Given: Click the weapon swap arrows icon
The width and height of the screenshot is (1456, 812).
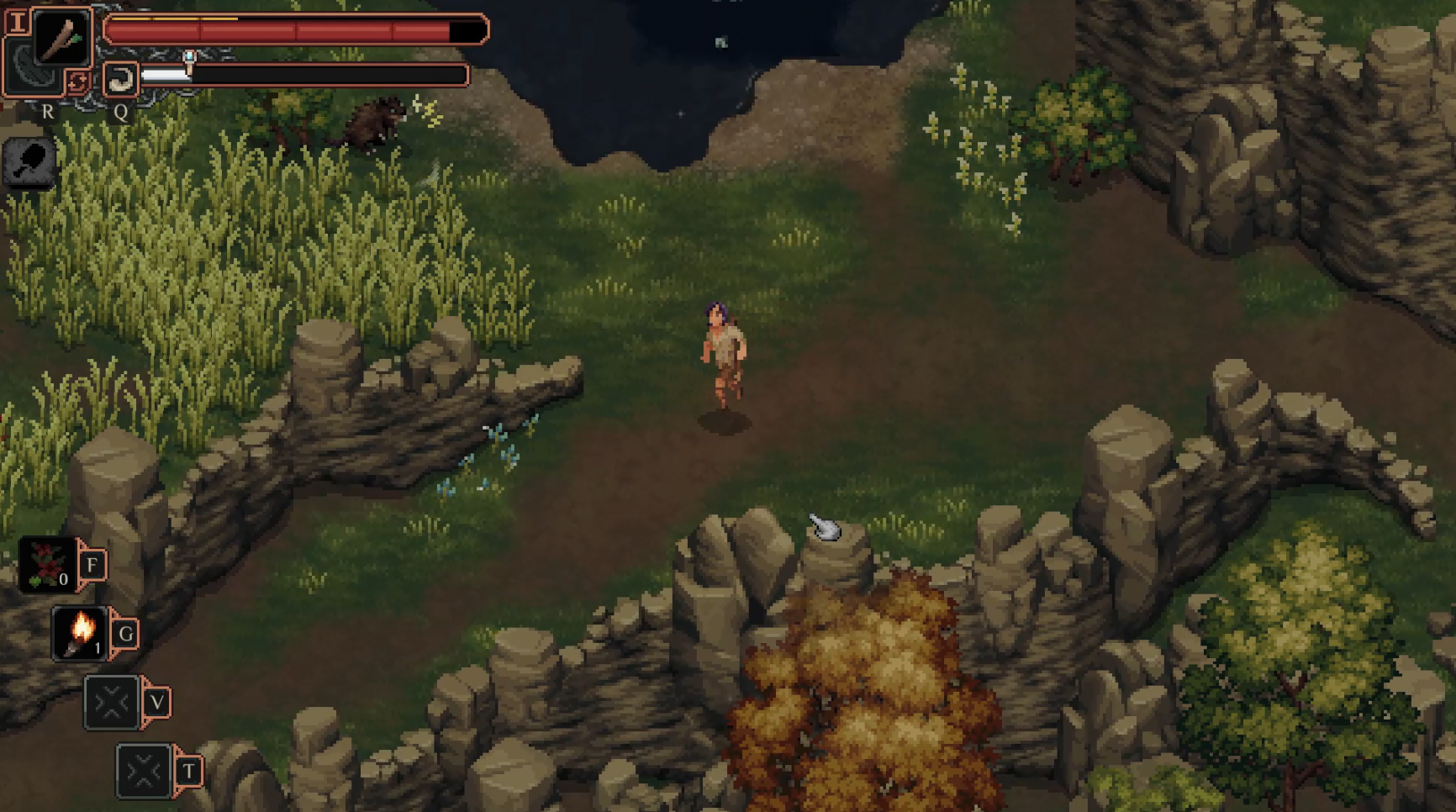Looking at the screenshot, I should pos(77,82).
